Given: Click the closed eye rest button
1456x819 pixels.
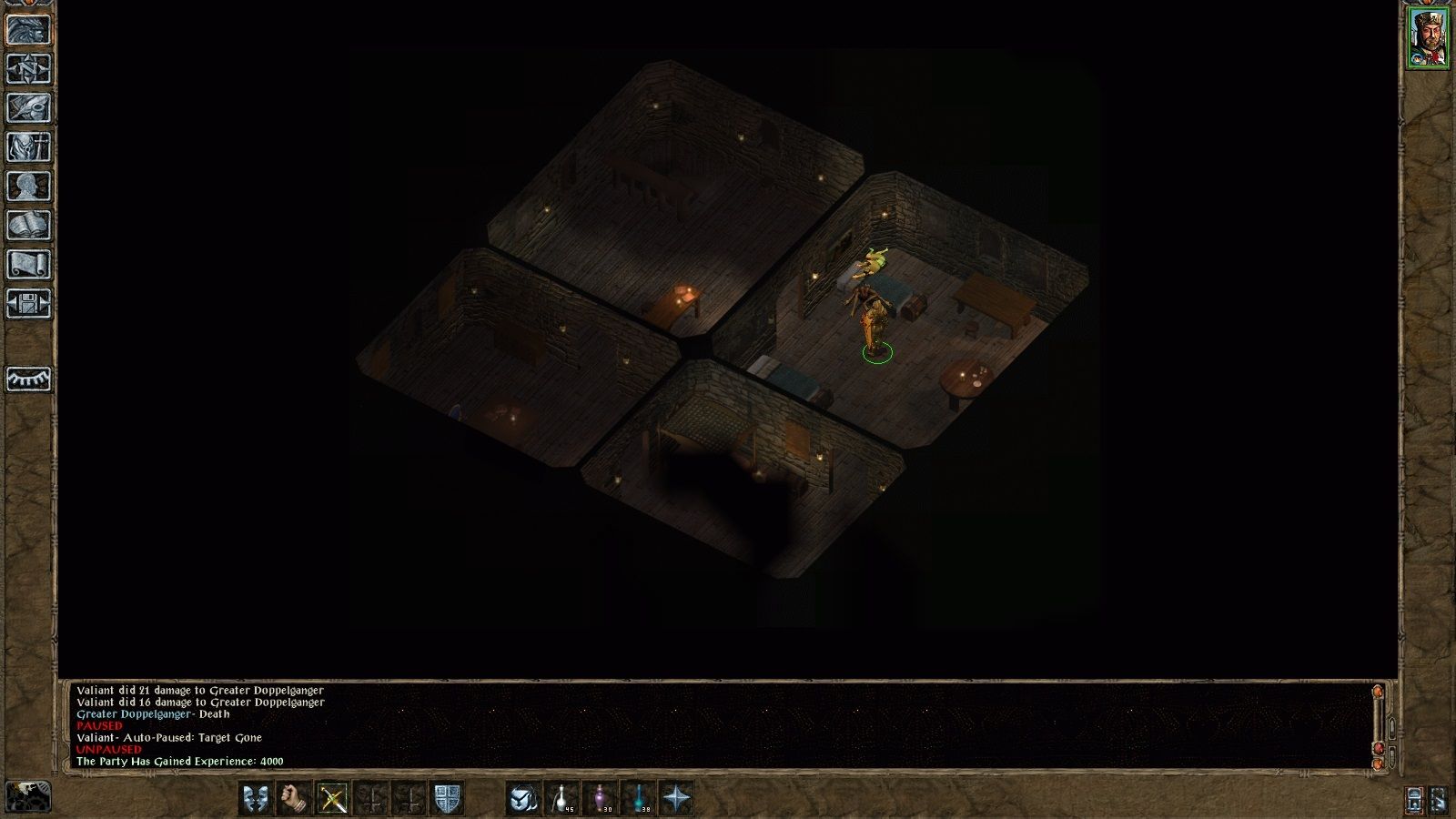Looking at the screenshot, I should (28, 379).
